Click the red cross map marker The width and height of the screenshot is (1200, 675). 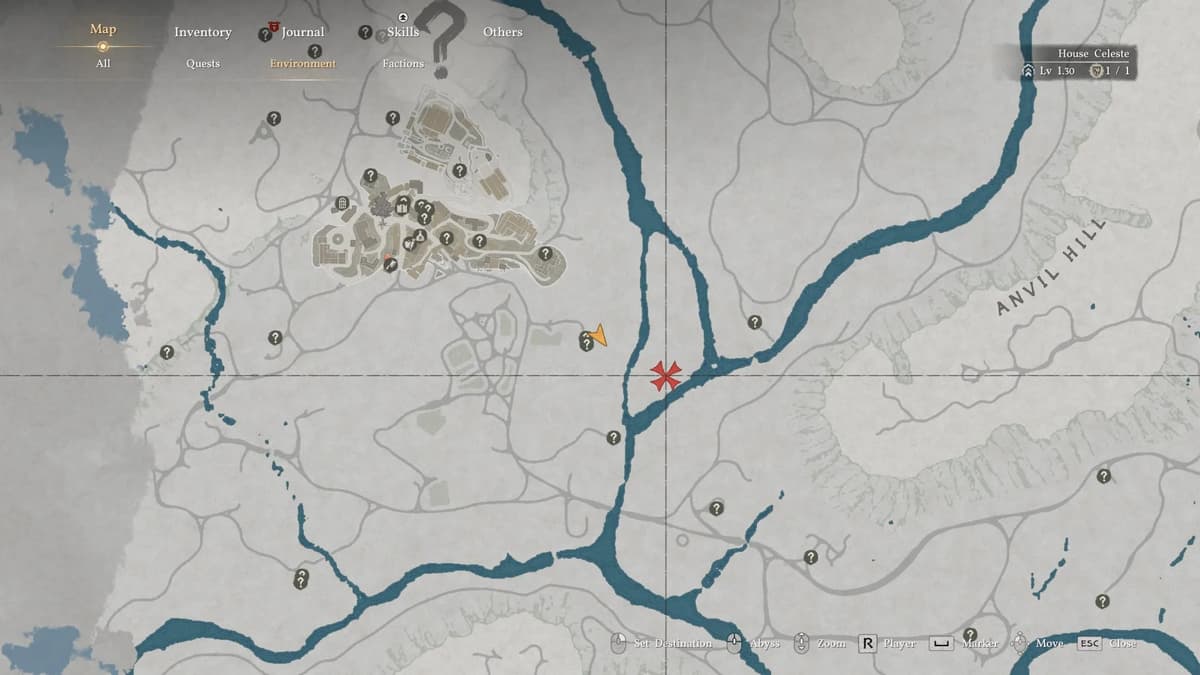pos(665,376)
